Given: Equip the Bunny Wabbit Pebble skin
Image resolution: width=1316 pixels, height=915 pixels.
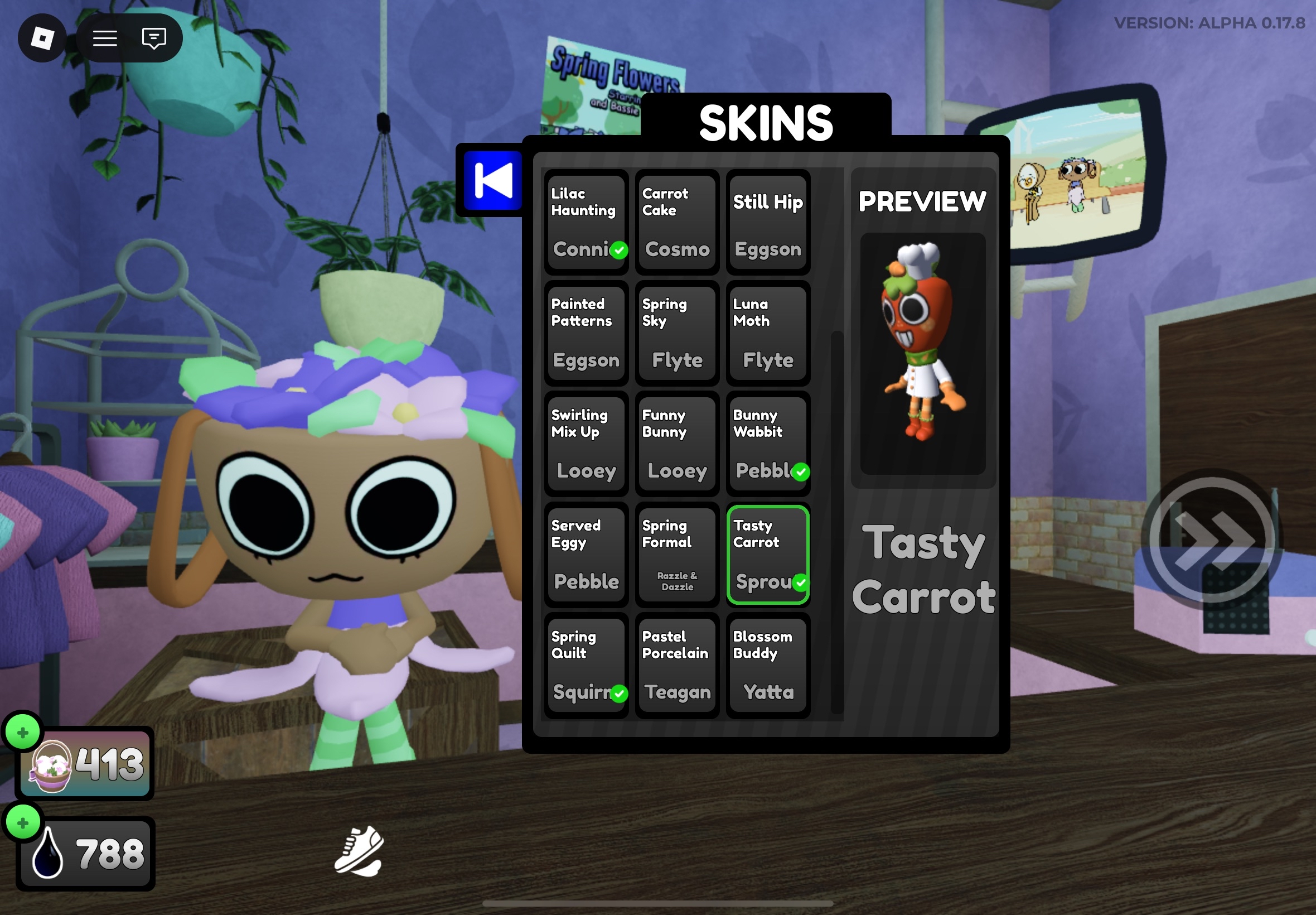Looking at the screenshot, I should (x=767, y=444).
